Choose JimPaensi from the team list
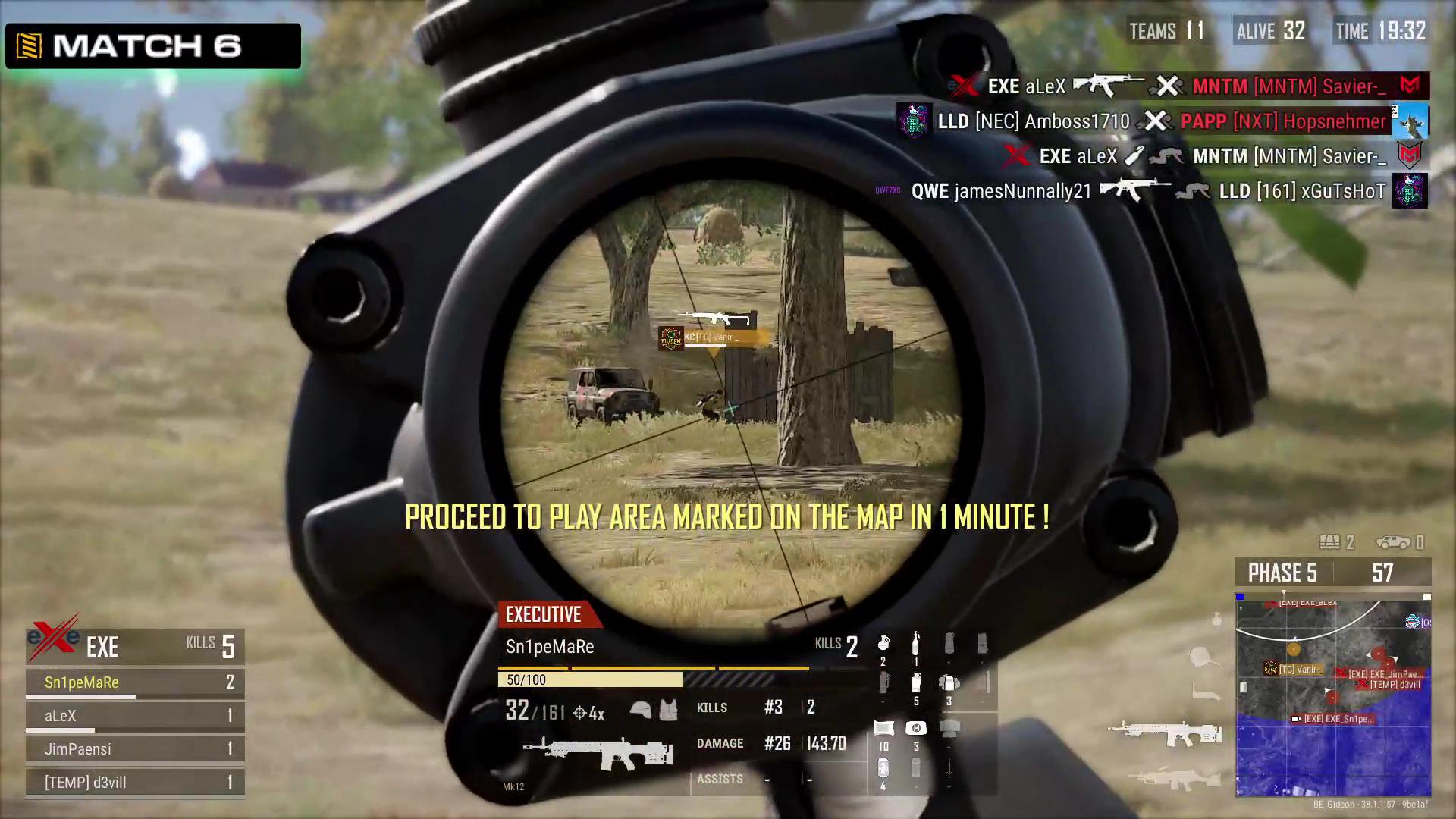This screenshot has width=1456, height=819. [77, 749]
